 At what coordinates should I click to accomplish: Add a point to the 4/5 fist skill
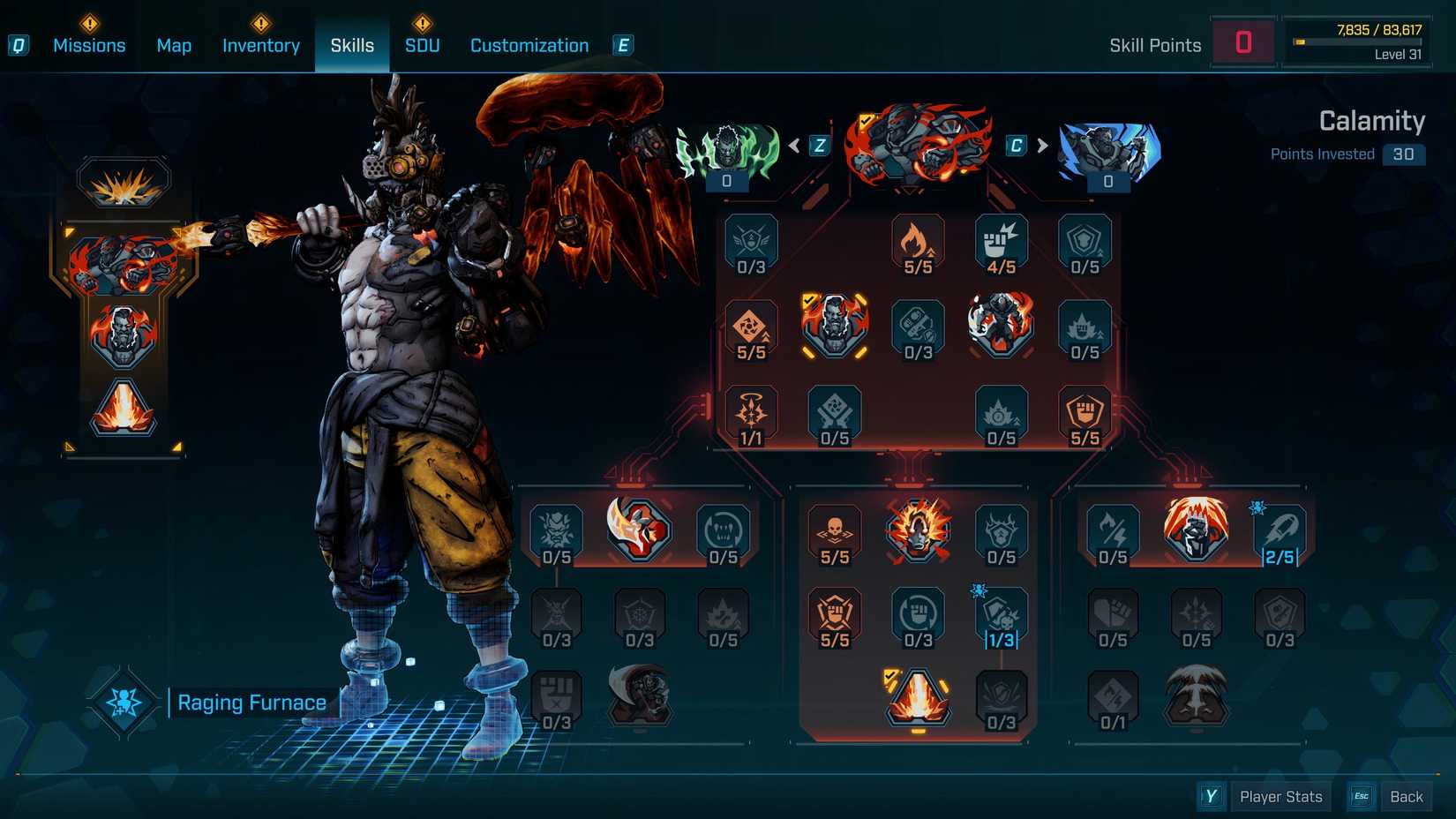pyautogui.click(x=1001, y=244)
